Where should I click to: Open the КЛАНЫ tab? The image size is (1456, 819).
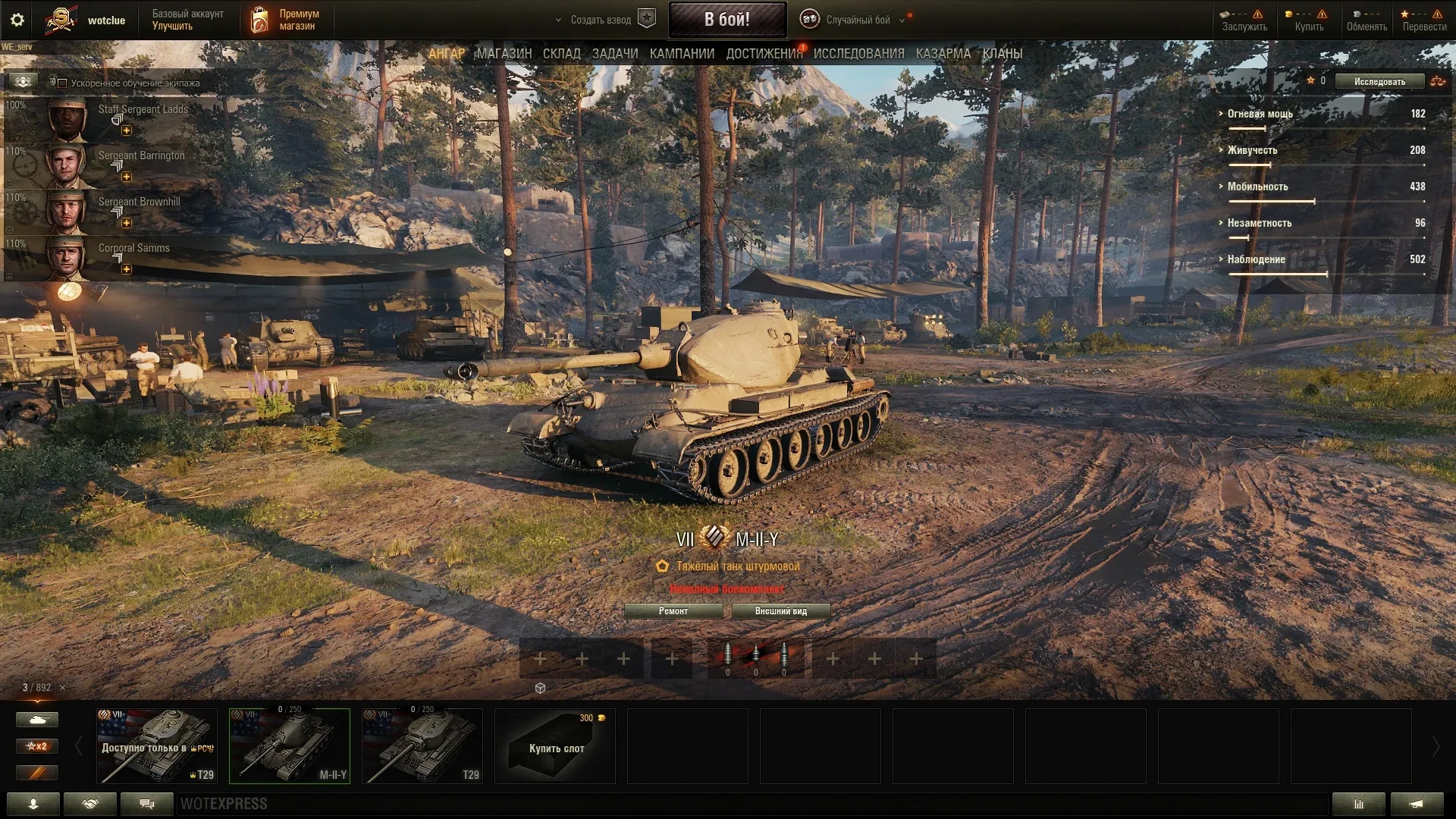point(1002,54)
